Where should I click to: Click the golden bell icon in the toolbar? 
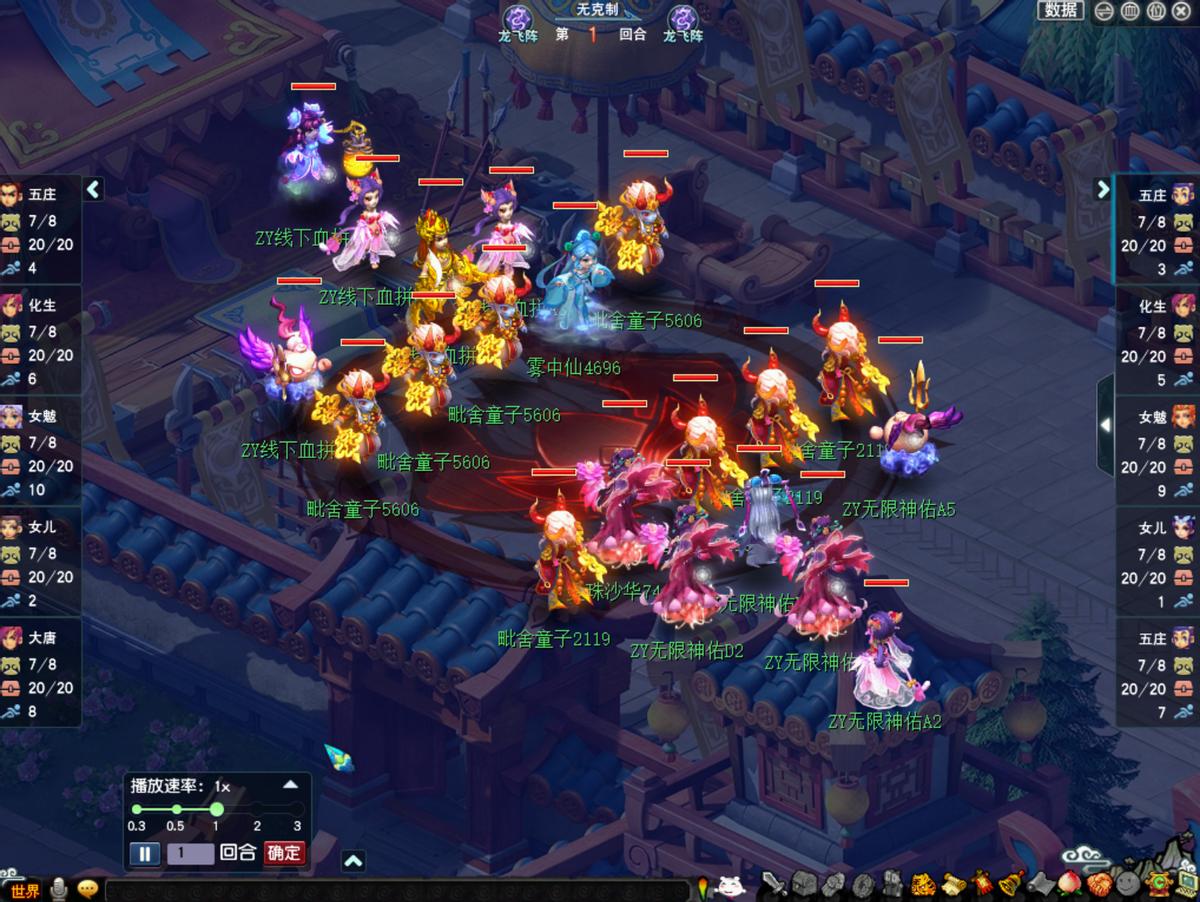tap(1010, 884)
